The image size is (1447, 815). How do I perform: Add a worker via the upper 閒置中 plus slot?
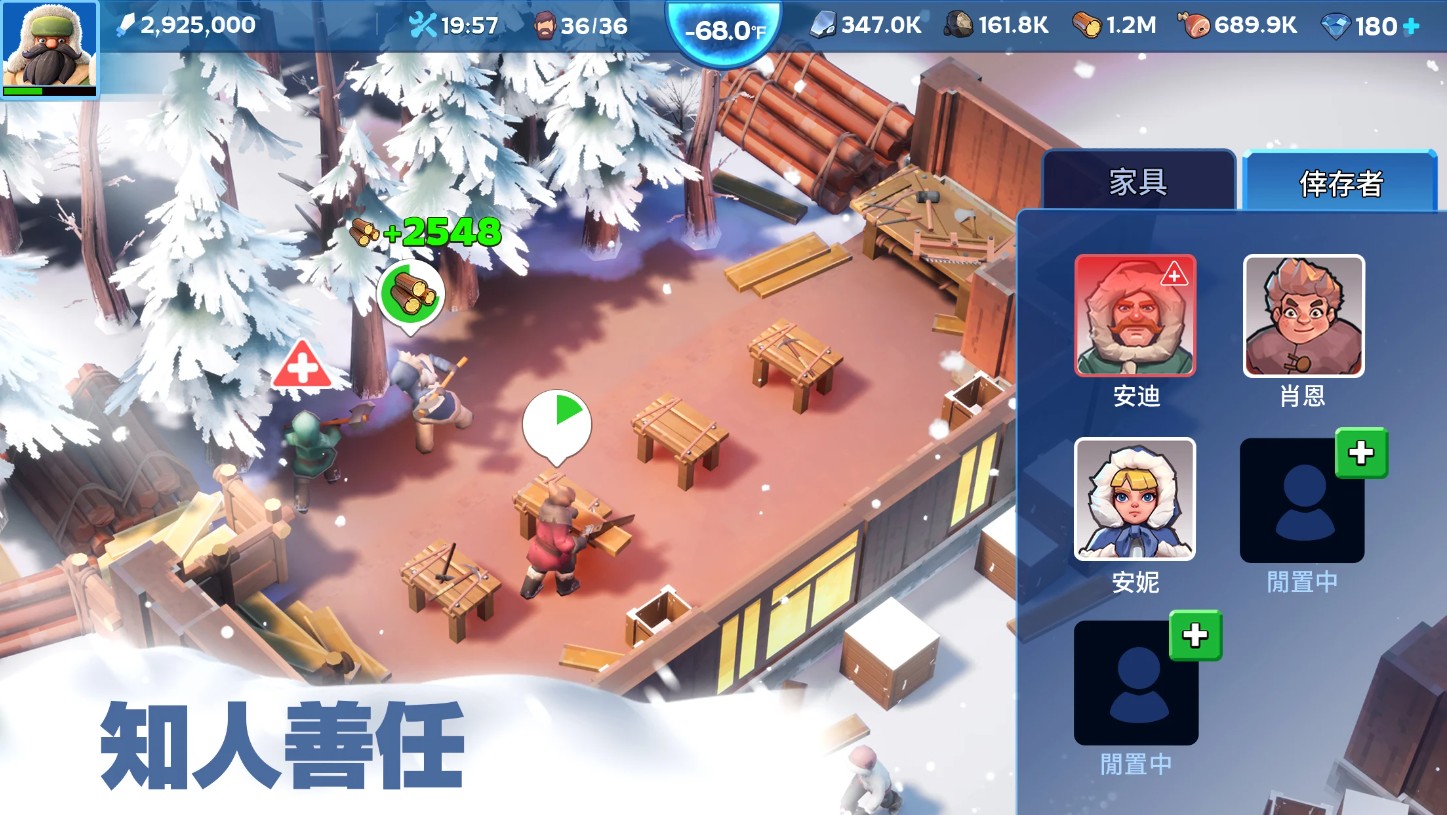click(1362, 453)
